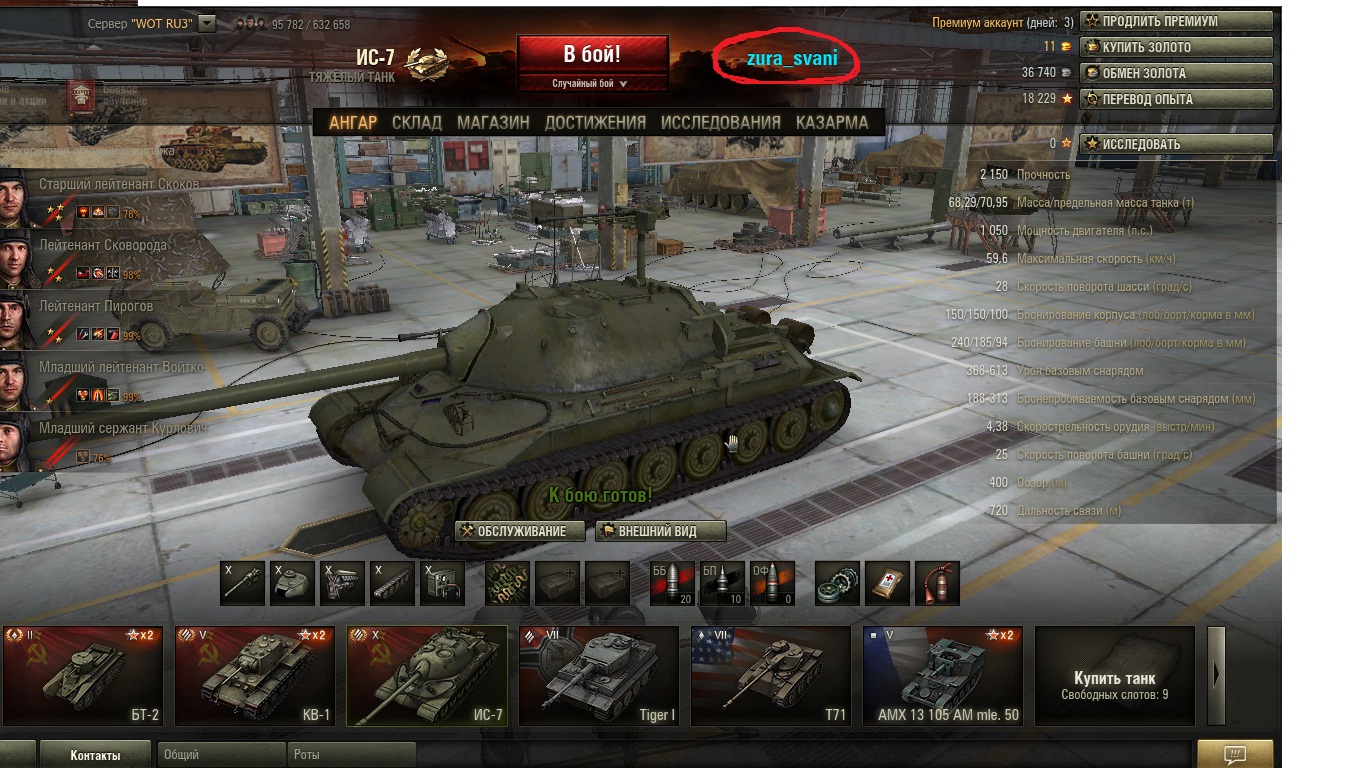Switch to the Склад tab
Screen dimensions: 1366x768
tap(416, 122)
